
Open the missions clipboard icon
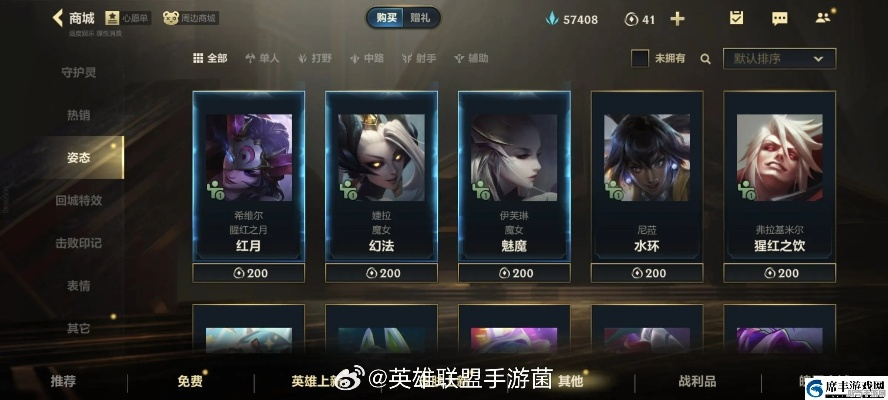point(736,18)
